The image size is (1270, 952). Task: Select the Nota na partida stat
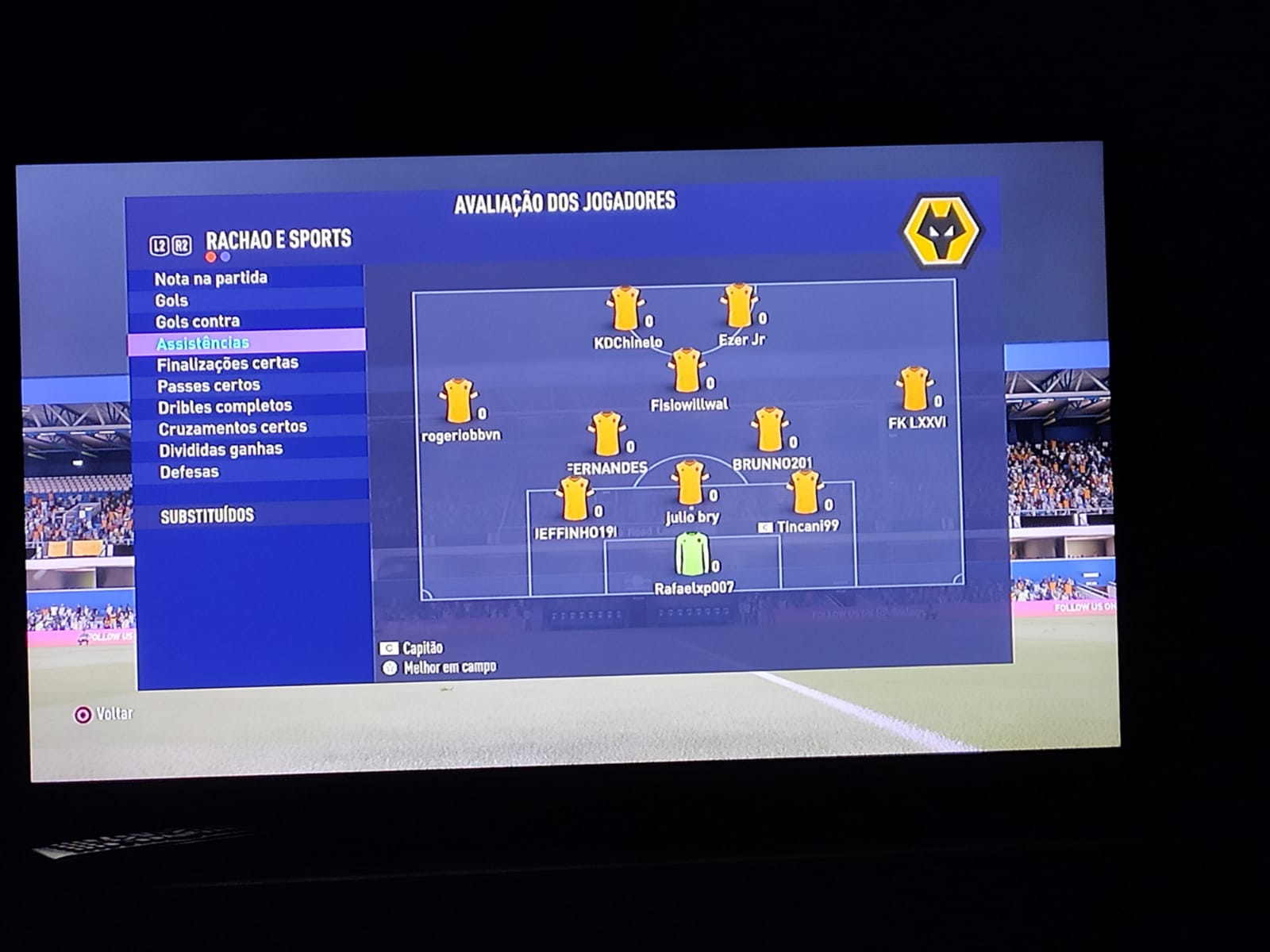pyautogui.click(x=211, y=278)
